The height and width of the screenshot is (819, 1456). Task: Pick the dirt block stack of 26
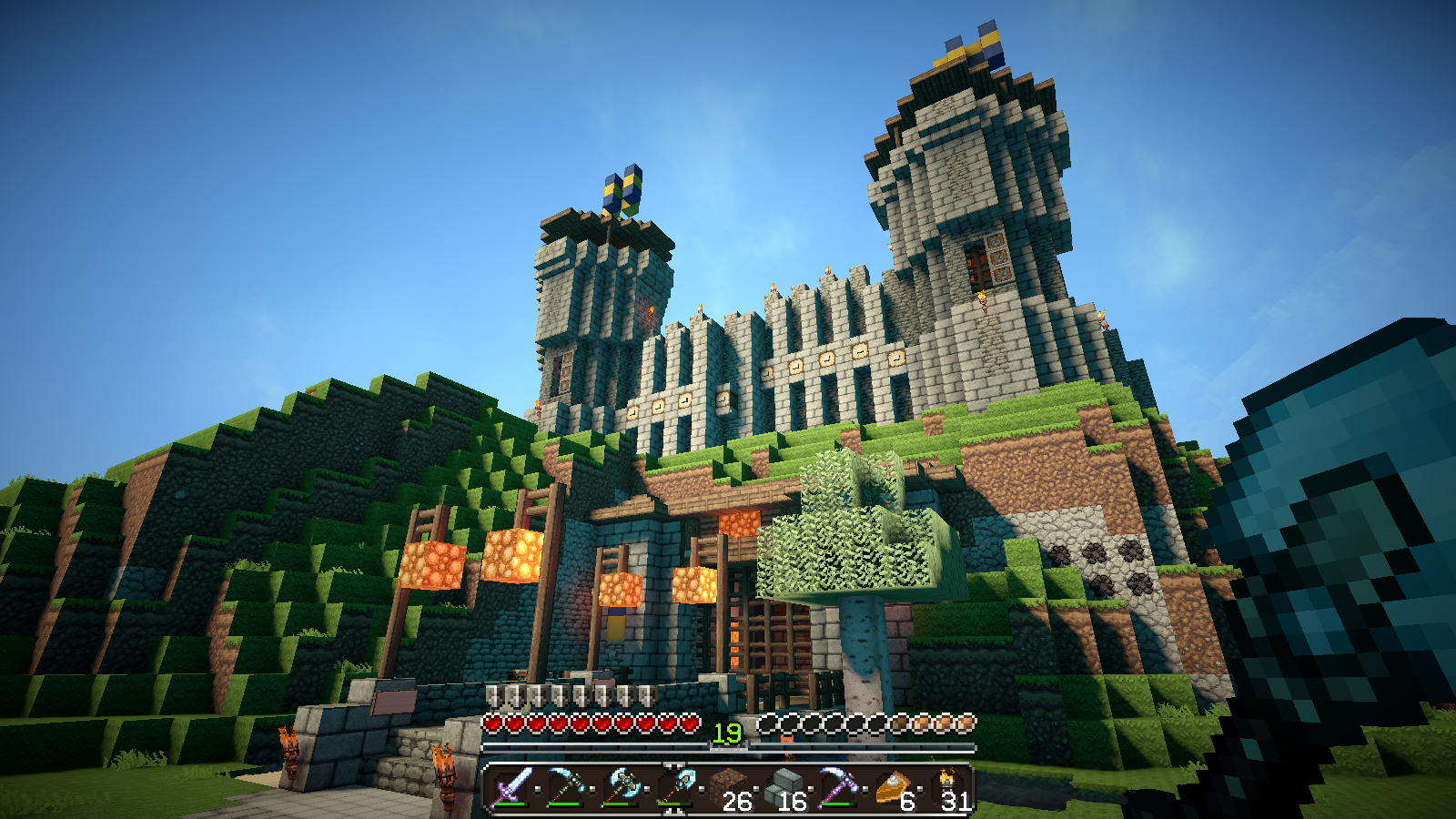click(x=729, y=787)
